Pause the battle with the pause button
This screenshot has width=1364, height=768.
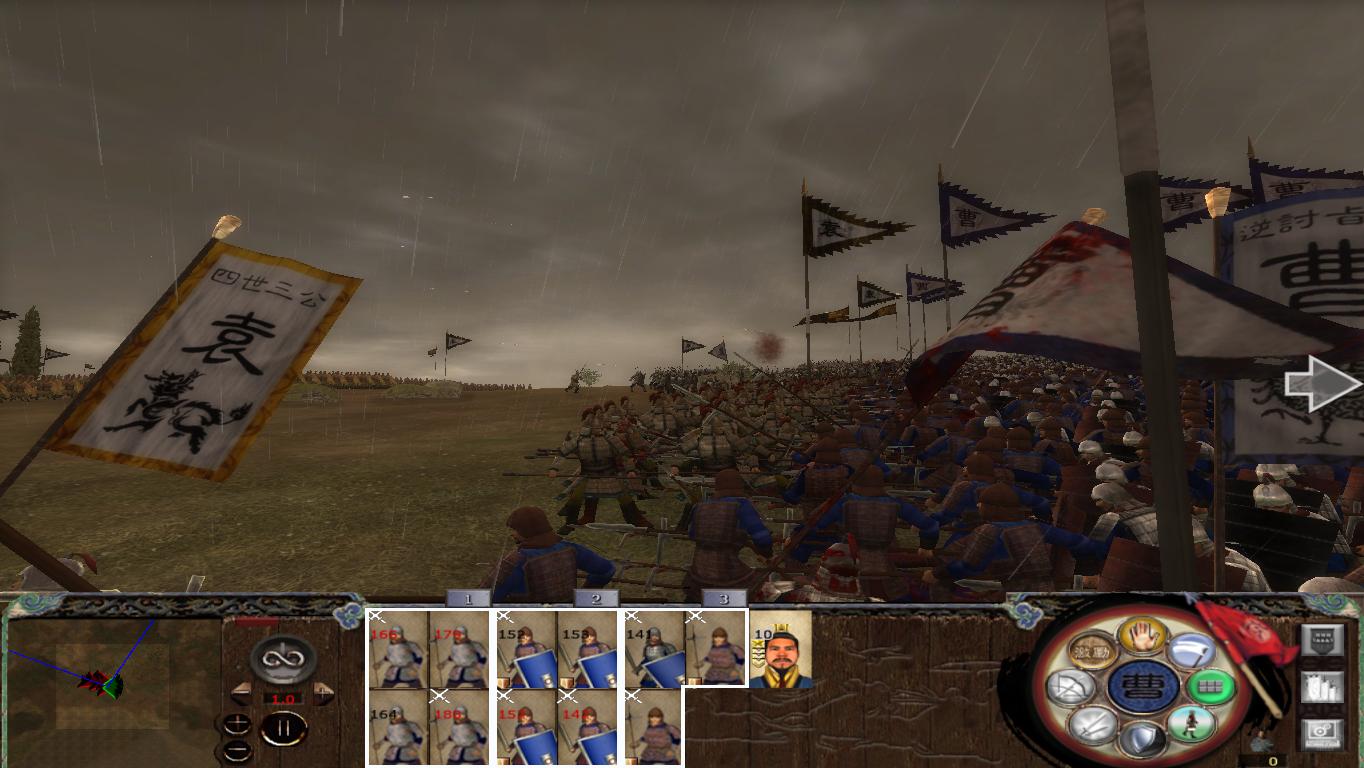(286, 728)
